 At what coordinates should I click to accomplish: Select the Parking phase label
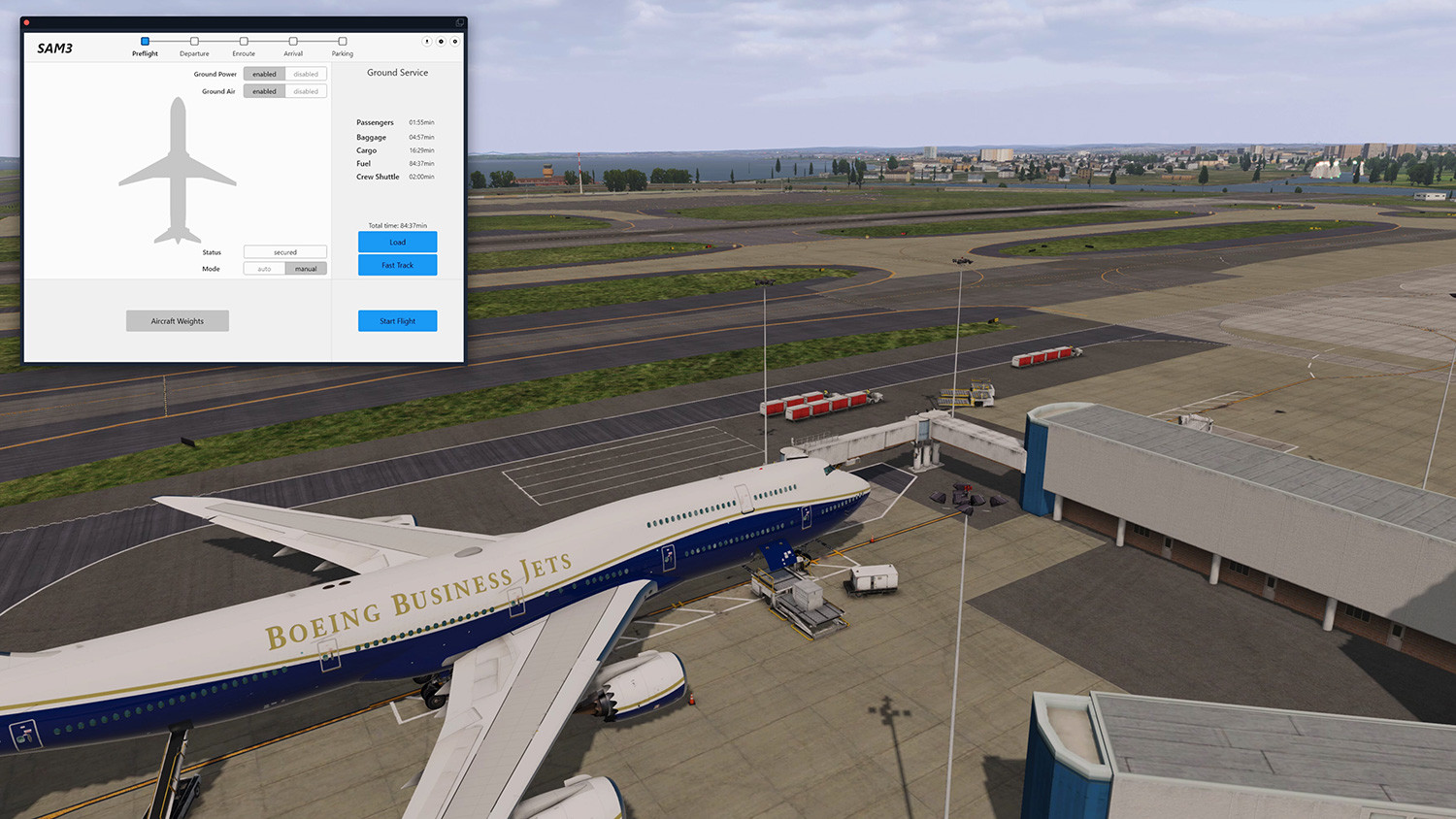(x=342, y=53)
